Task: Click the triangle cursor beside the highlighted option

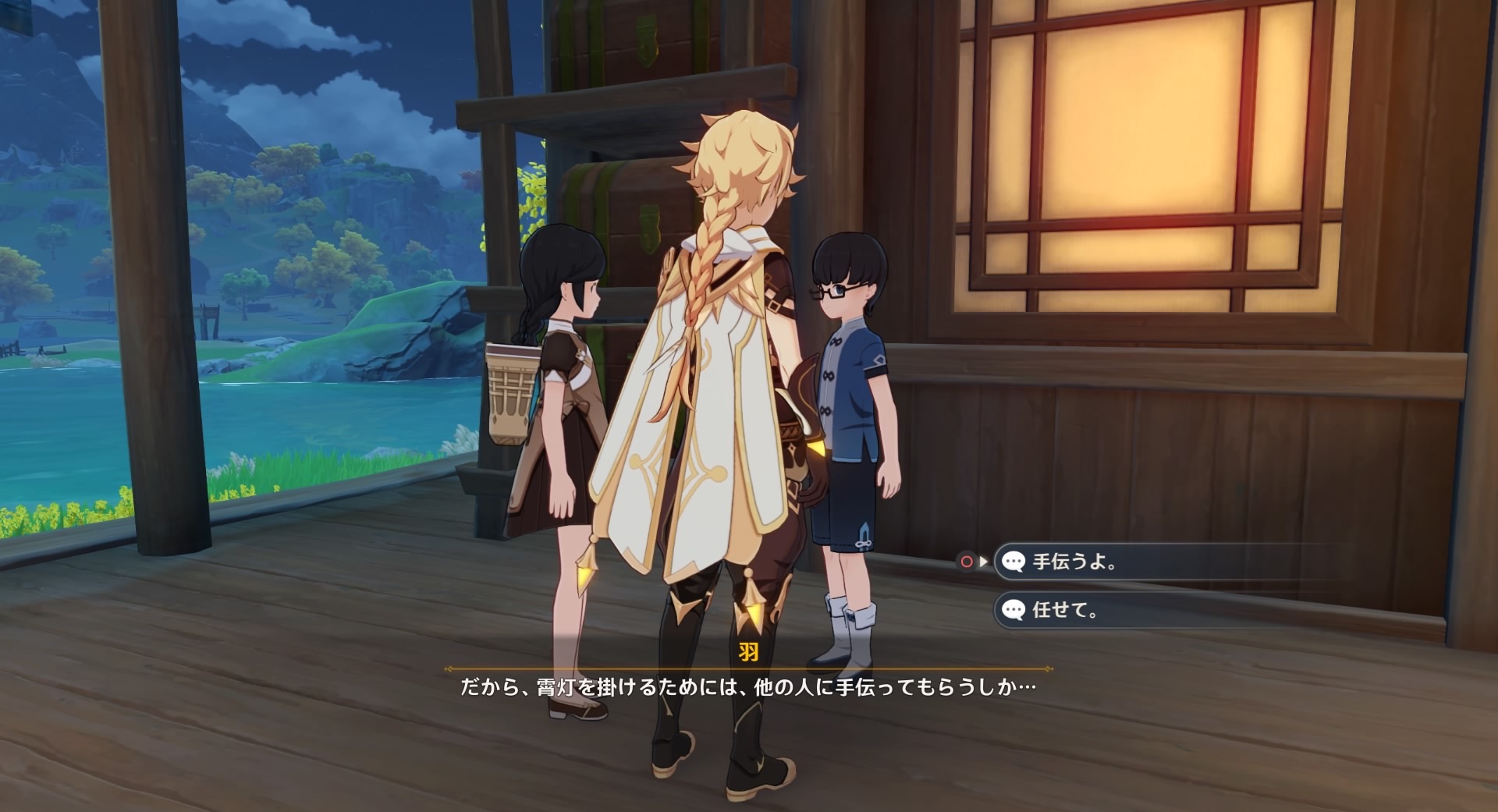Action: pos(985,561)
